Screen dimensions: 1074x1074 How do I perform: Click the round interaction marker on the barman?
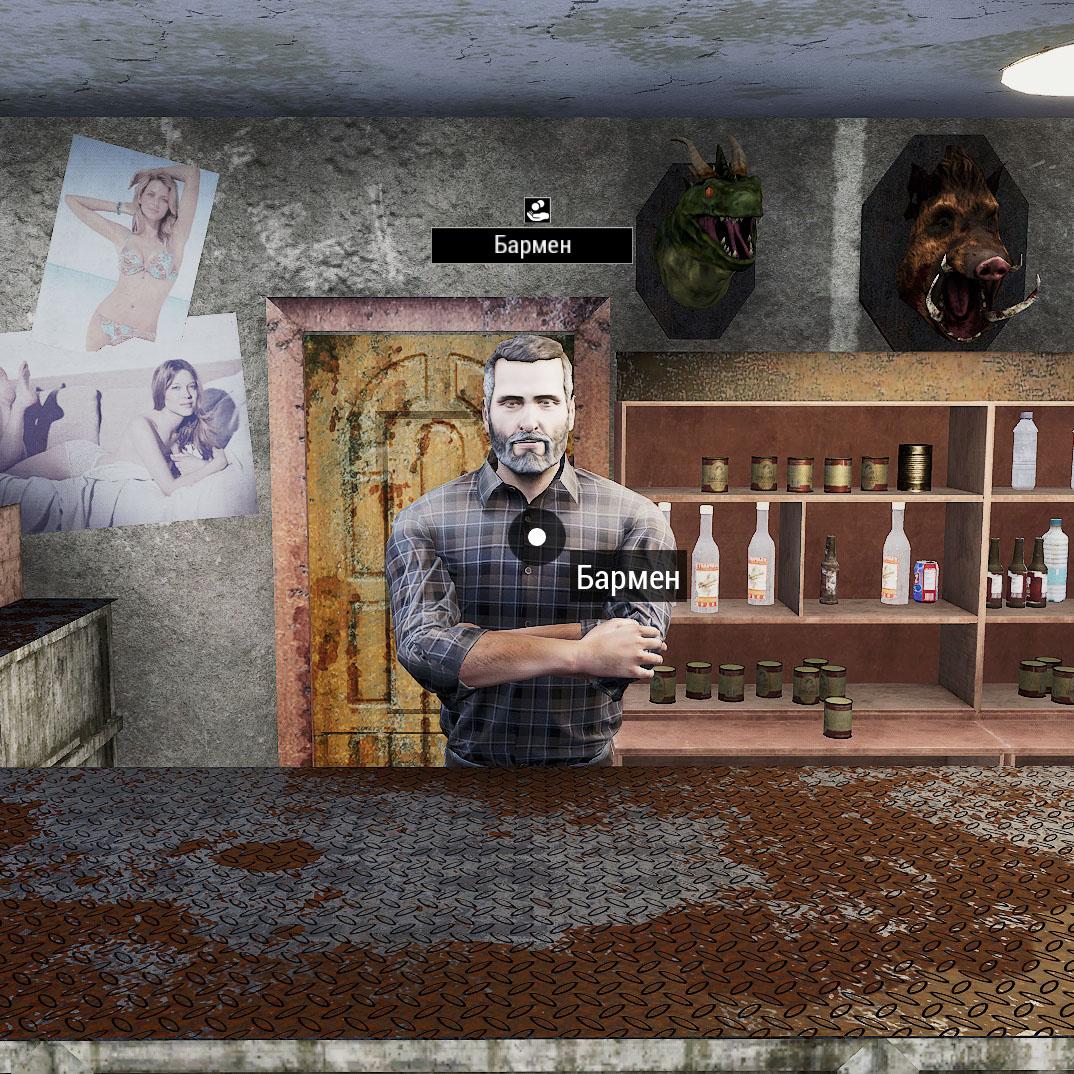pyautogui.click(x=537, y=537)
